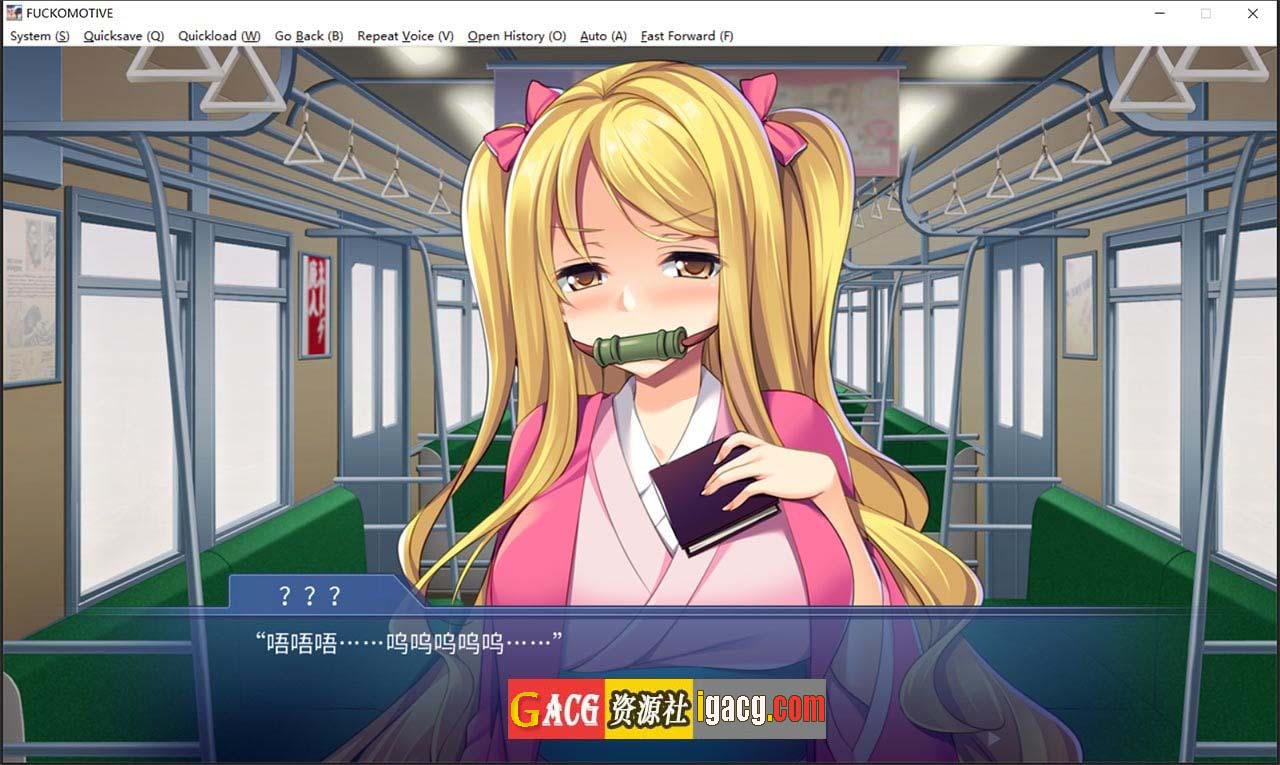Image resolution: width=1280 pixels, height=765 pixels.
Task: Activate Fast Forward
Action: pos(687,36)
